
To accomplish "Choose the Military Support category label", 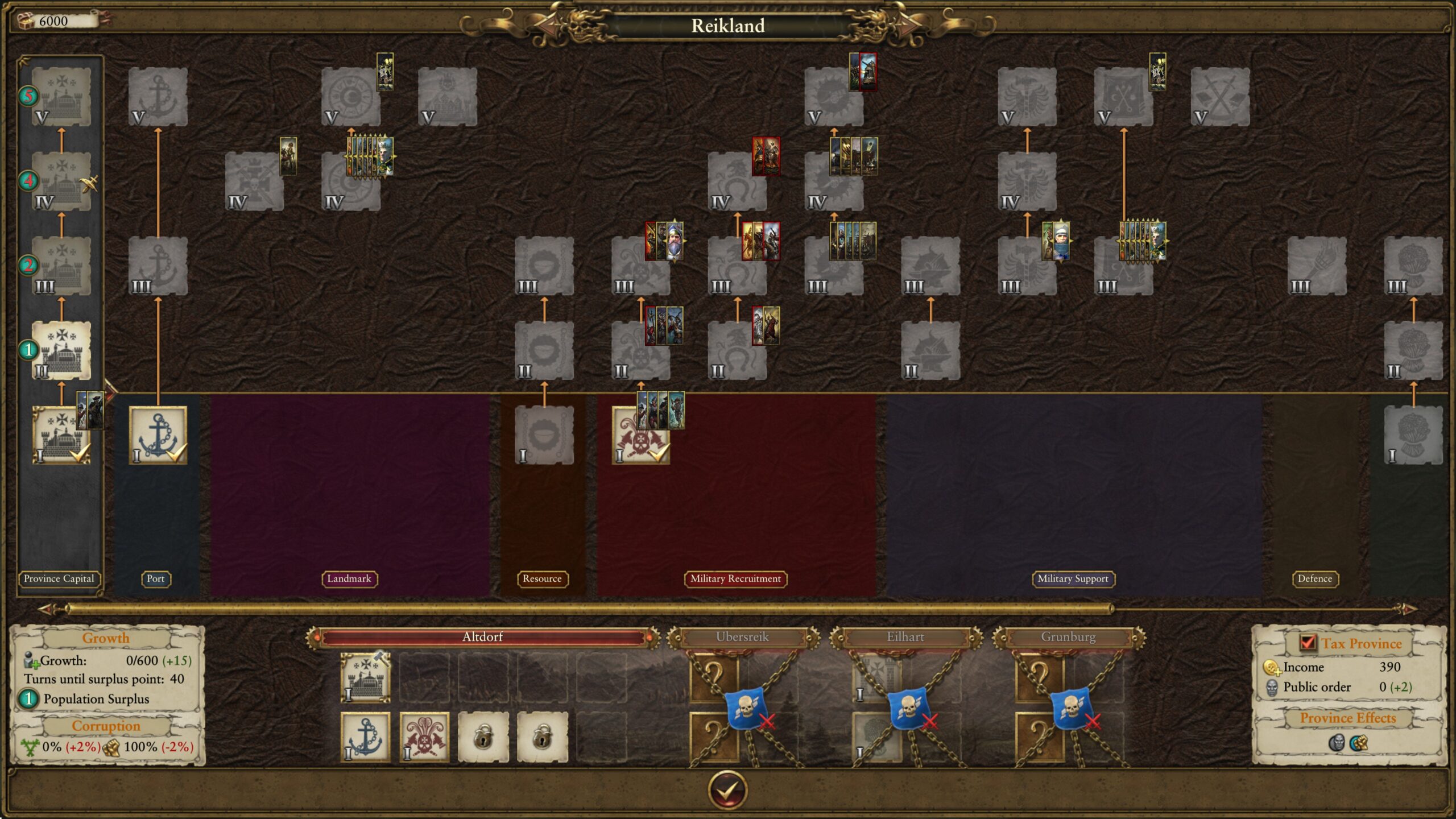I will pyautogui.click(x=1073, y=578).
